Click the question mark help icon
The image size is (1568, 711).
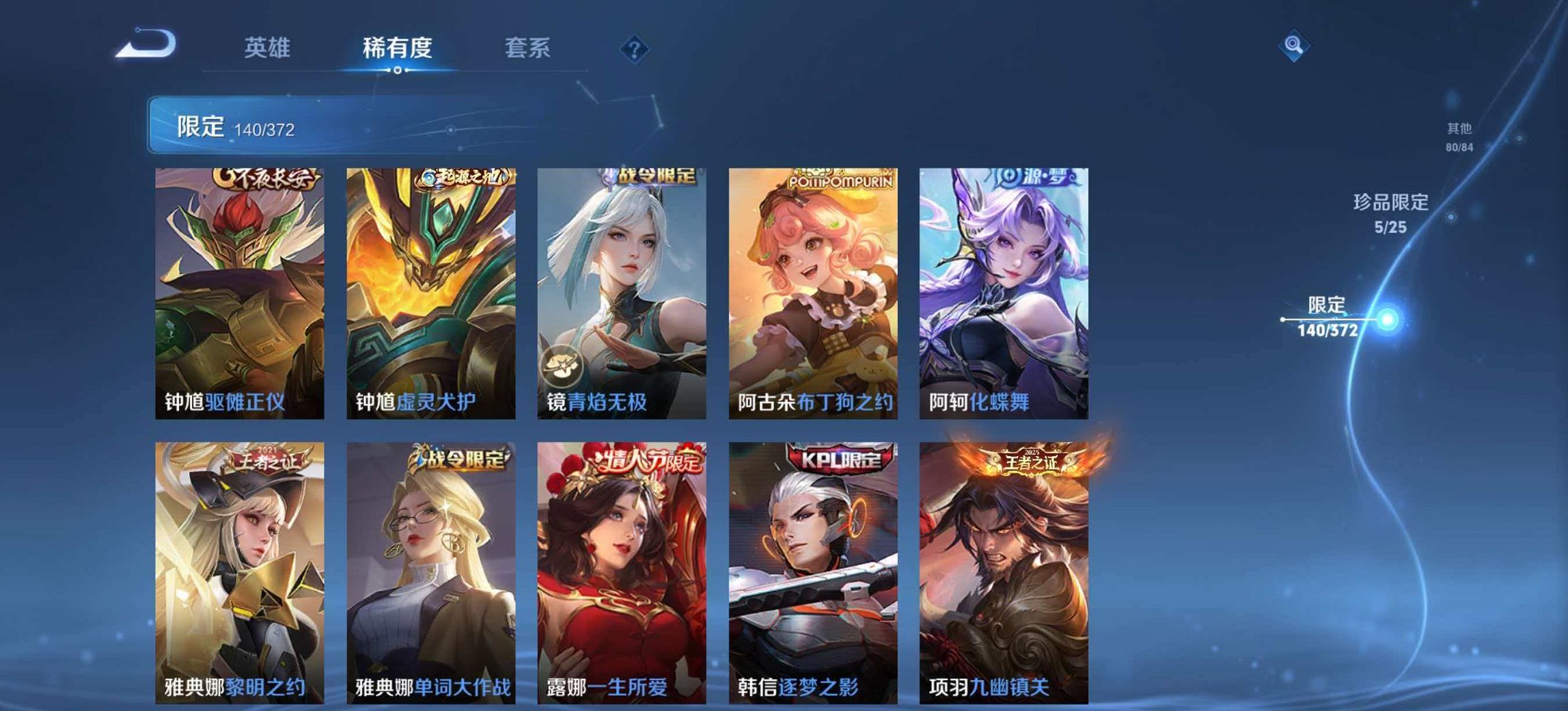(x=635, y=48)
